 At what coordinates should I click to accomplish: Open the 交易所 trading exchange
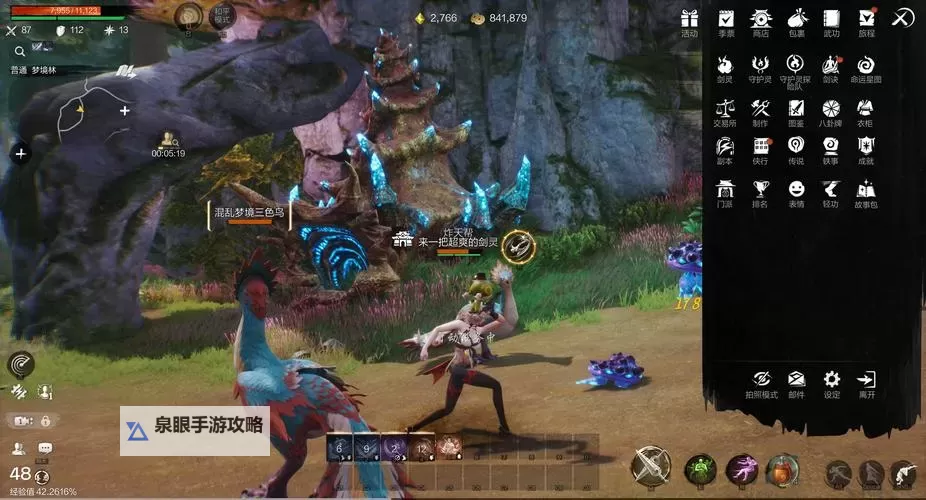[725, 109]
